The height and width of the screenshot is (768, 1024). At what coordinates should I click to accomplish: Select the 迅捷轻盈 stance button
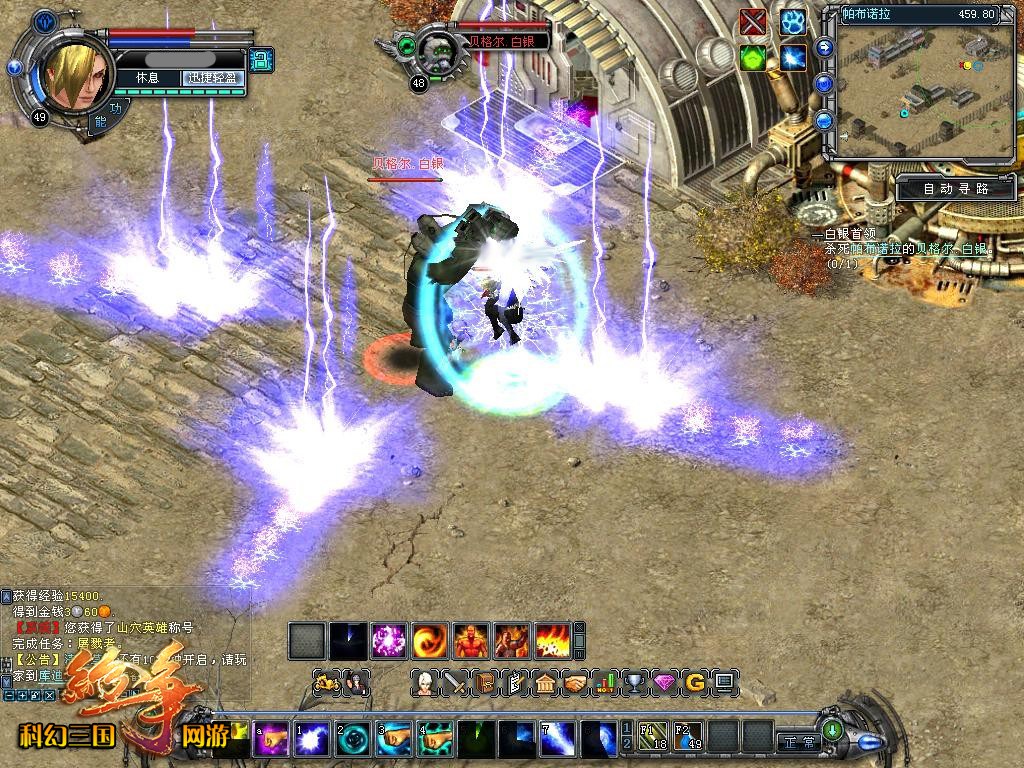(213, 78)
